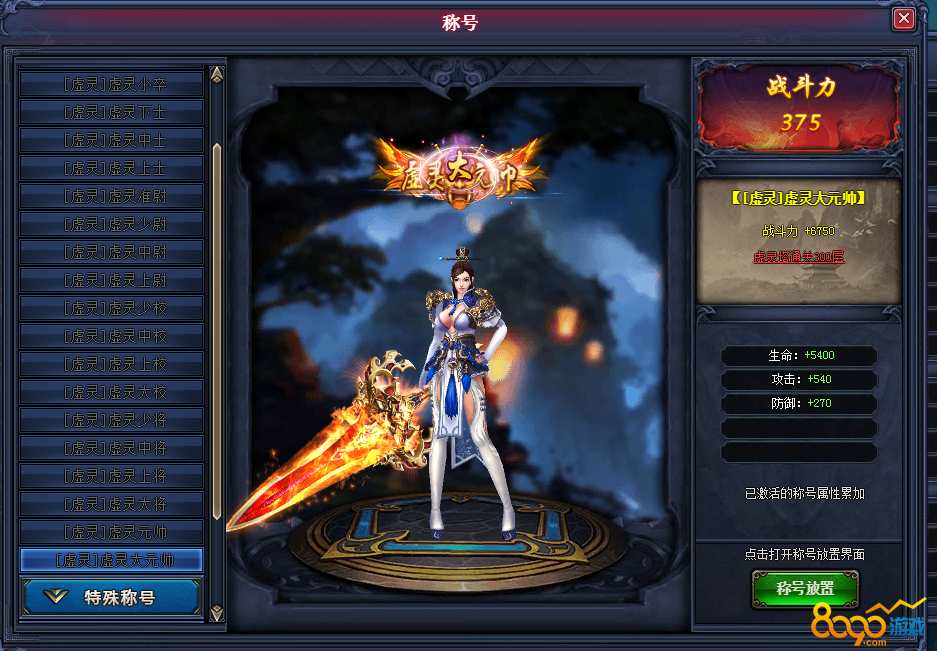Select the [虚灵]虚灵少尉 title
937x651 pixels.
click(111, 224)
